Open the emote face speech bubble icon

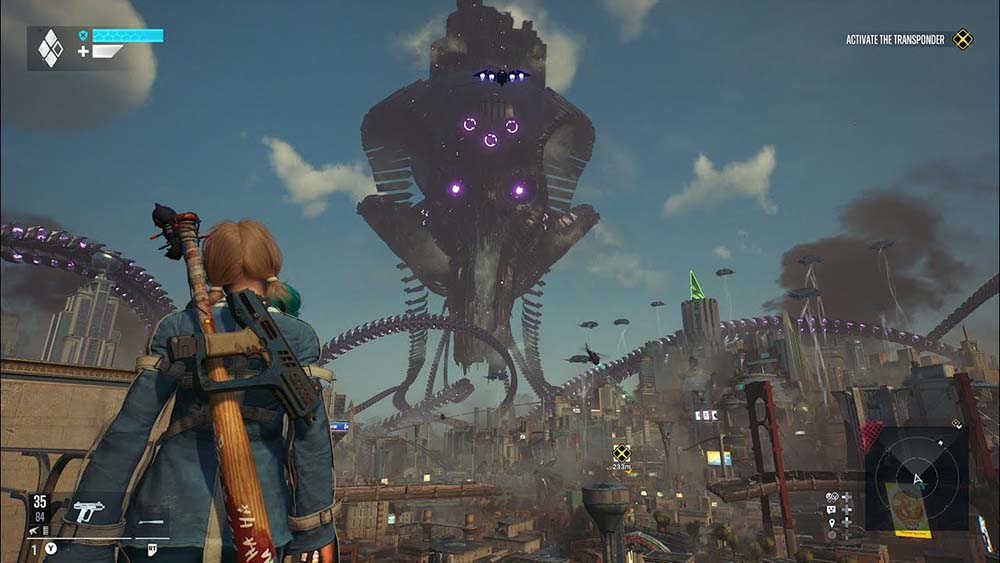click(x=831, y=509)
